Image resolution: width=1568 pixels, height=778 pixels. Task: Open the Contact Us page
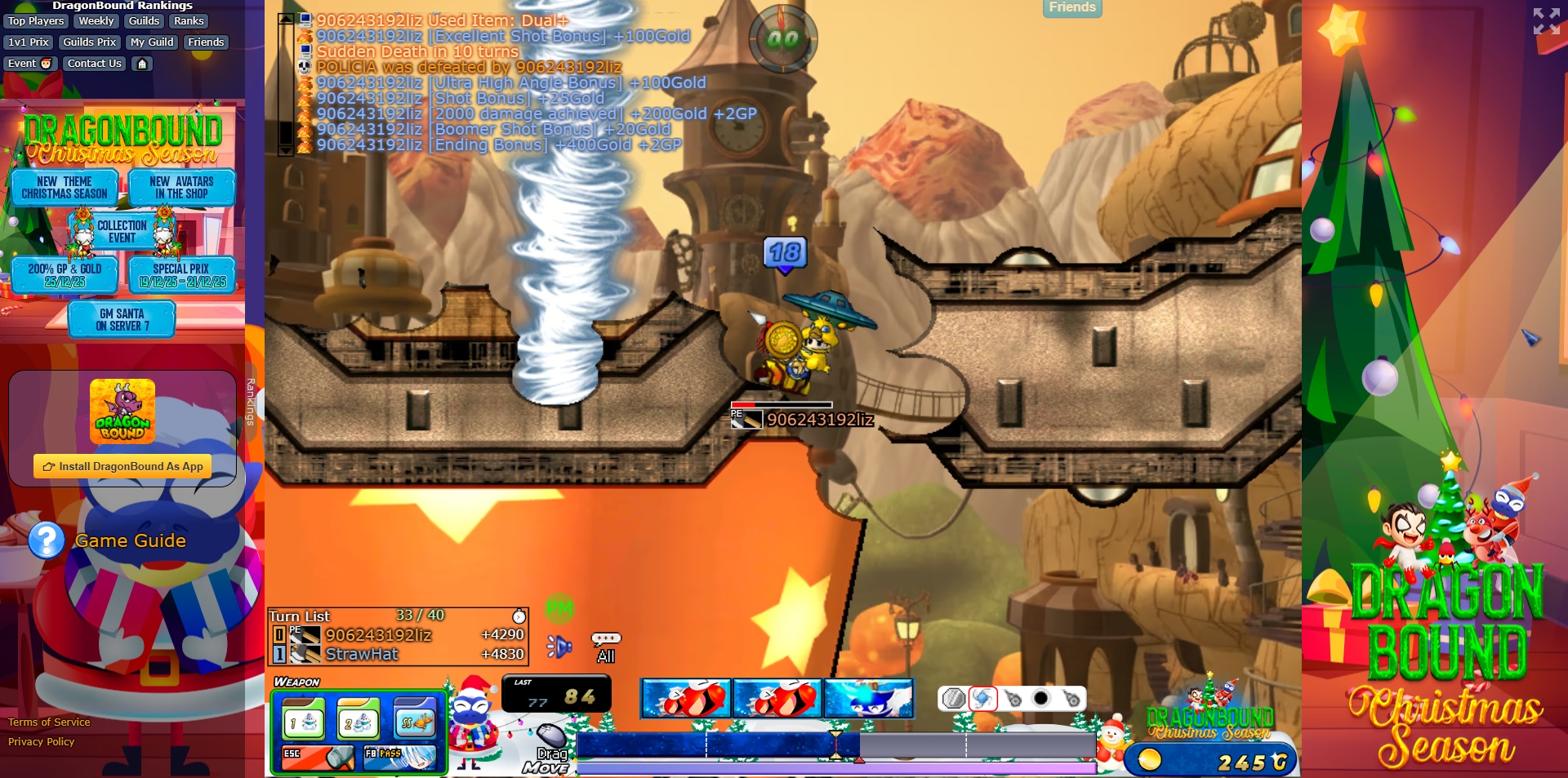[94, 64]
